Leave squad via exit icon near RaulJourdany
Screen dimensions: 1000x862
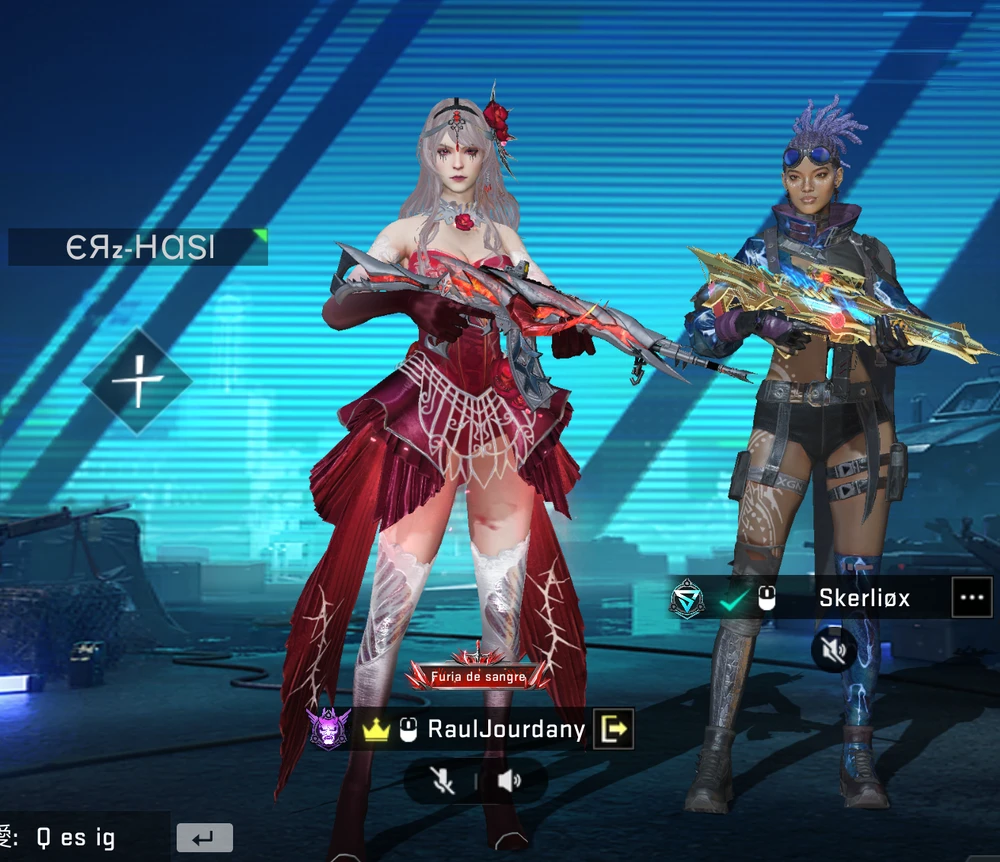(613, 729)
